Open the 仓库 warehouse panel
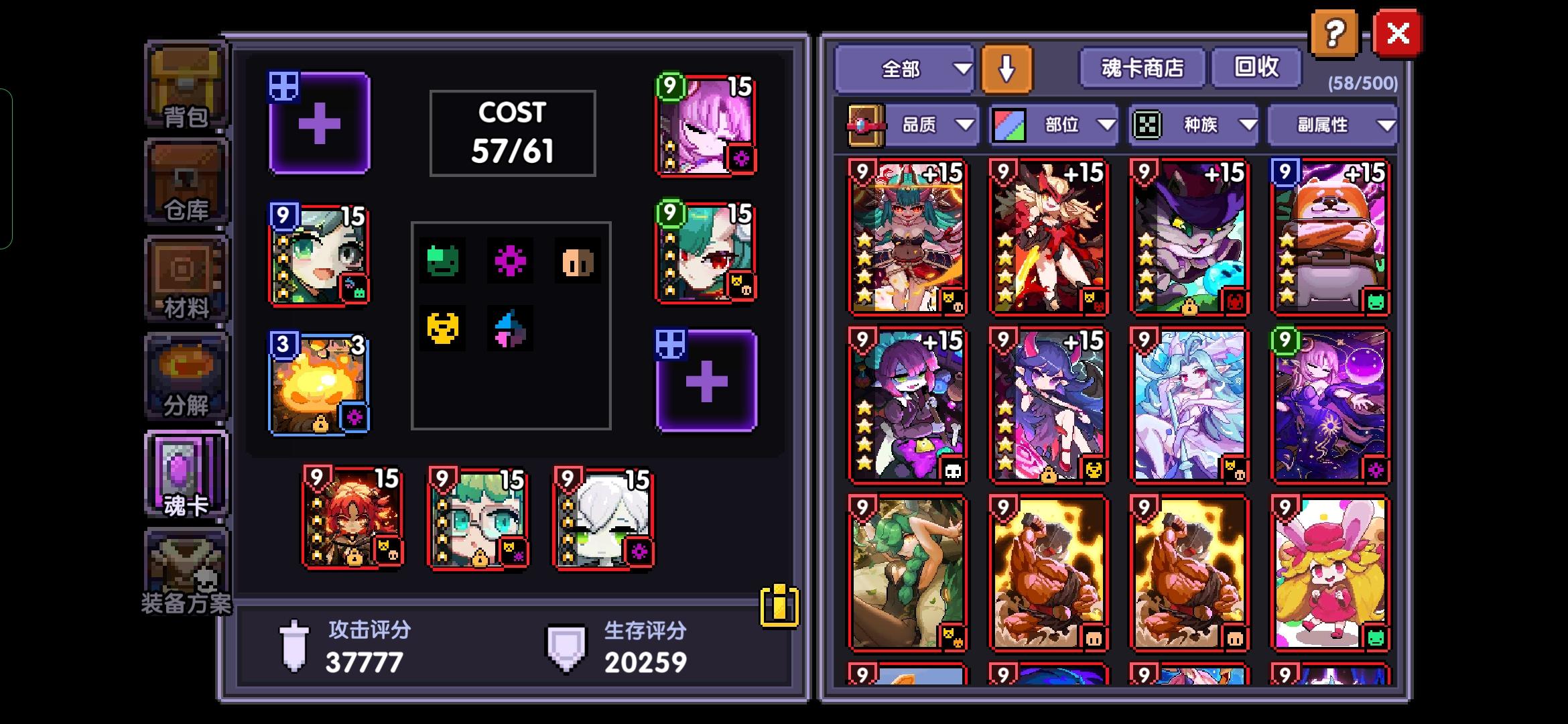 186,181
